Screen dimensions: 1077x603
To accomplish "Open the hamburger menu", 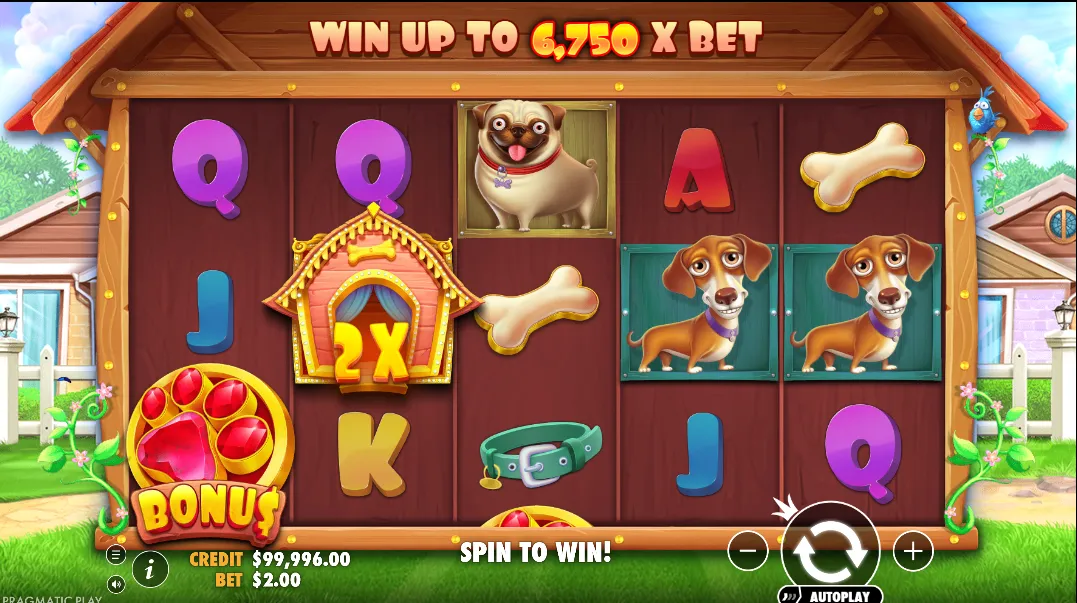I will tap(116, 554).
